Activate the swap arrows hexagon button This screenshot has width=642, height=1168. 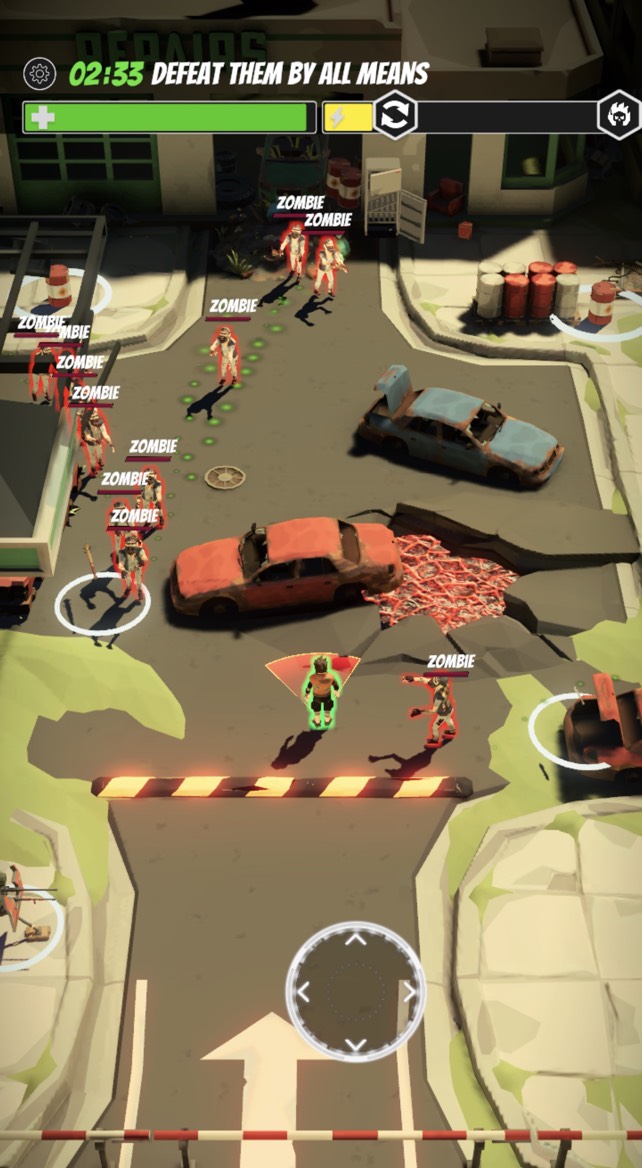pyautogui.click(x=396, y=115)
